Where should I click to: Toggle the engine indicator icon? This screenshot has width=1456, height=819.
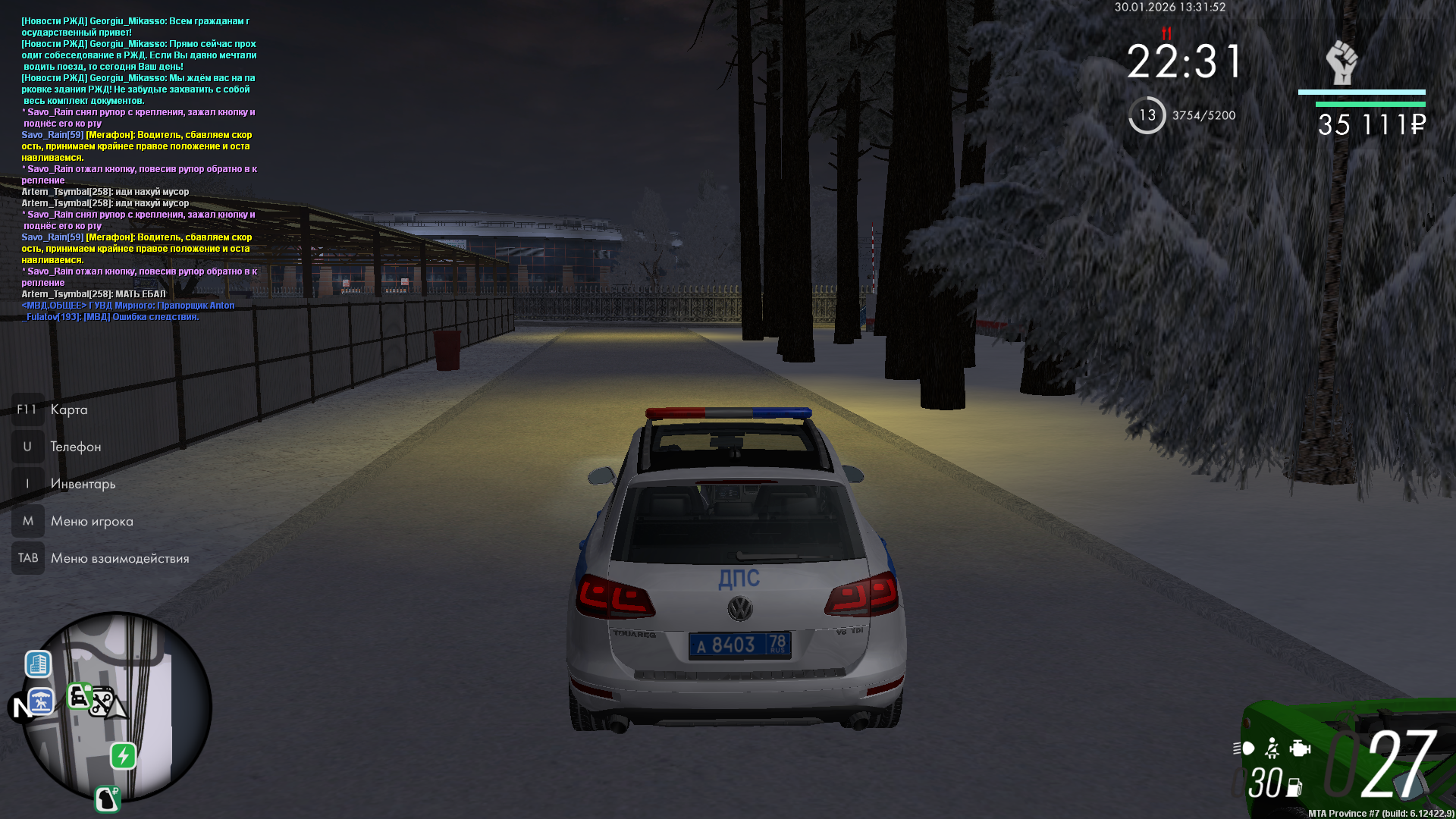pos(1300,749)
